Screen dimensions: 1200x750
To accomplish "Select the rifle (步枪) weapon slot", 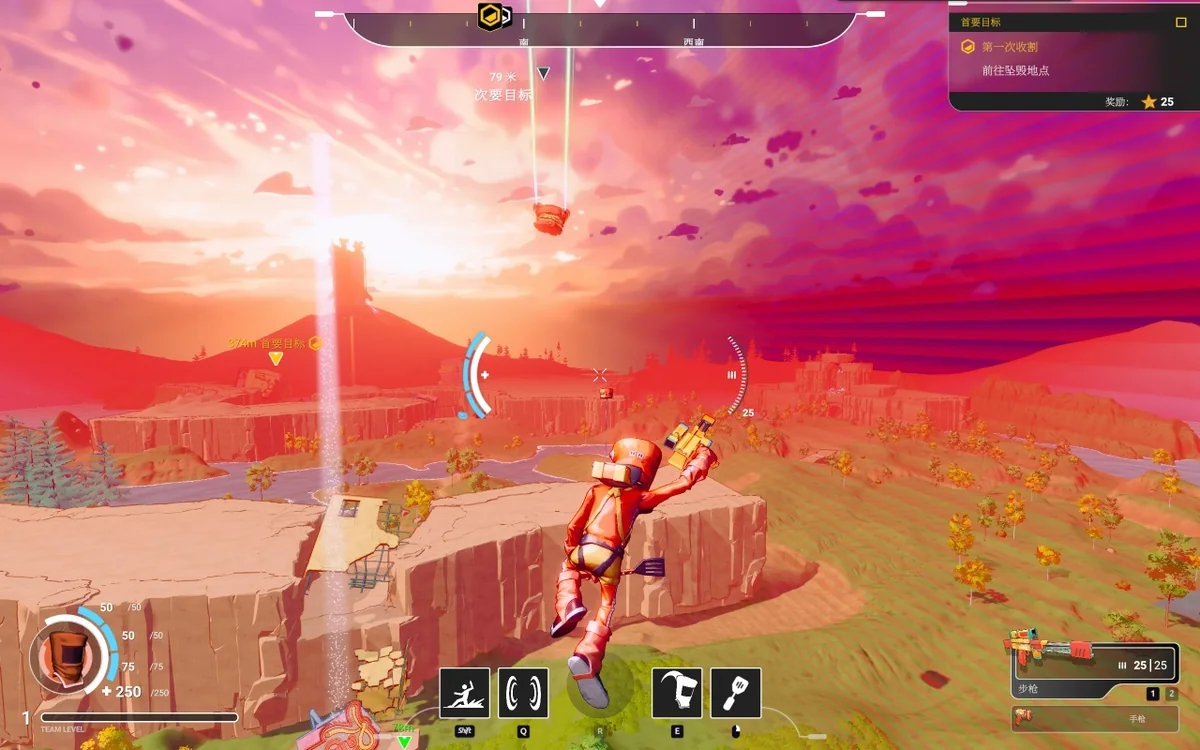I will (1093, 663).
